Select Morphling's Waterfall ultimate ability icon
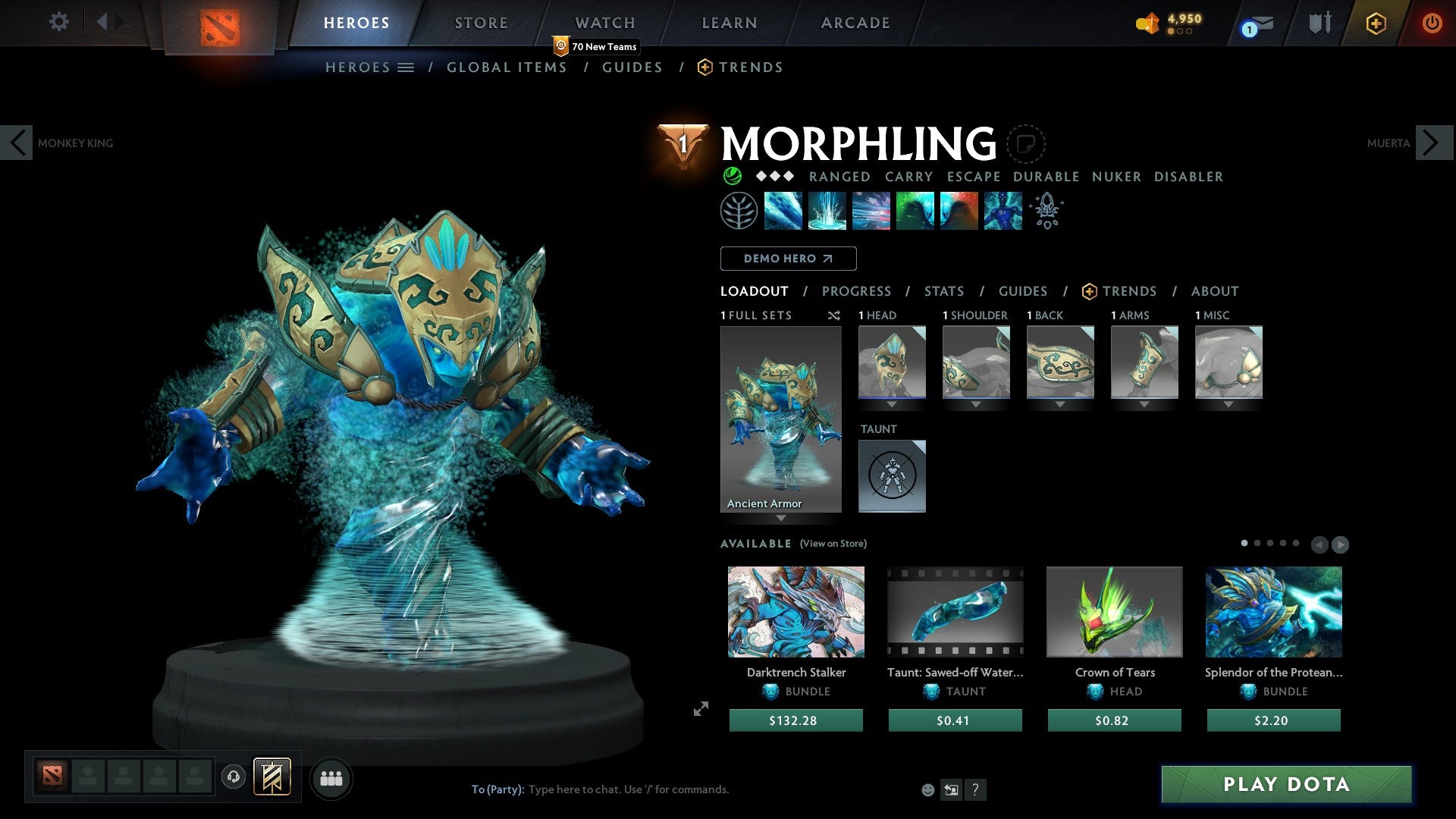Image resolution: width=1456 pixels, height=819 pixels. point(827,212)
